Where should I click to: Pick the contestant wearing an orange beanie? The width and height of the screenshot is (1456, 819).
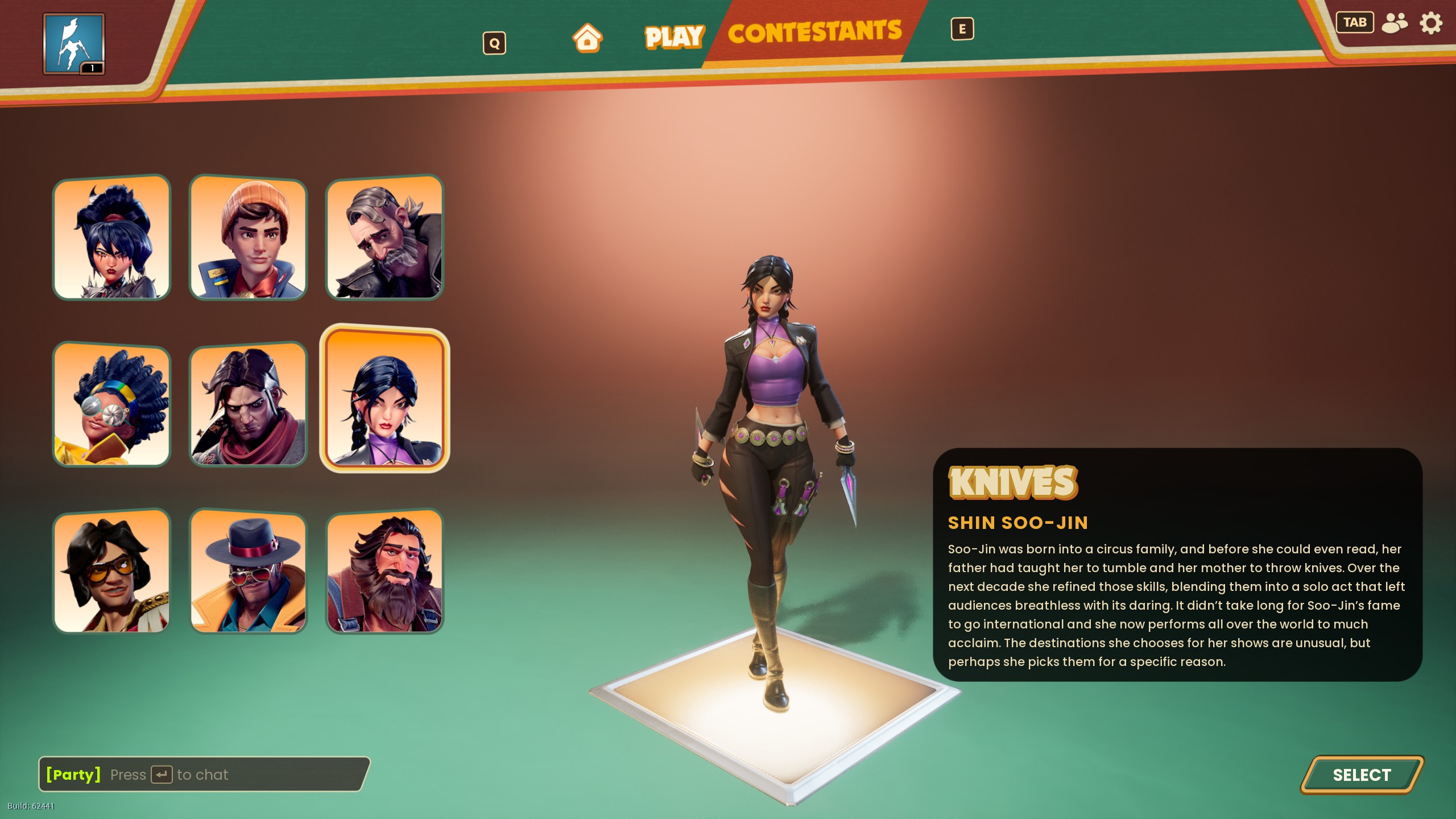click(x=248, y=238)
